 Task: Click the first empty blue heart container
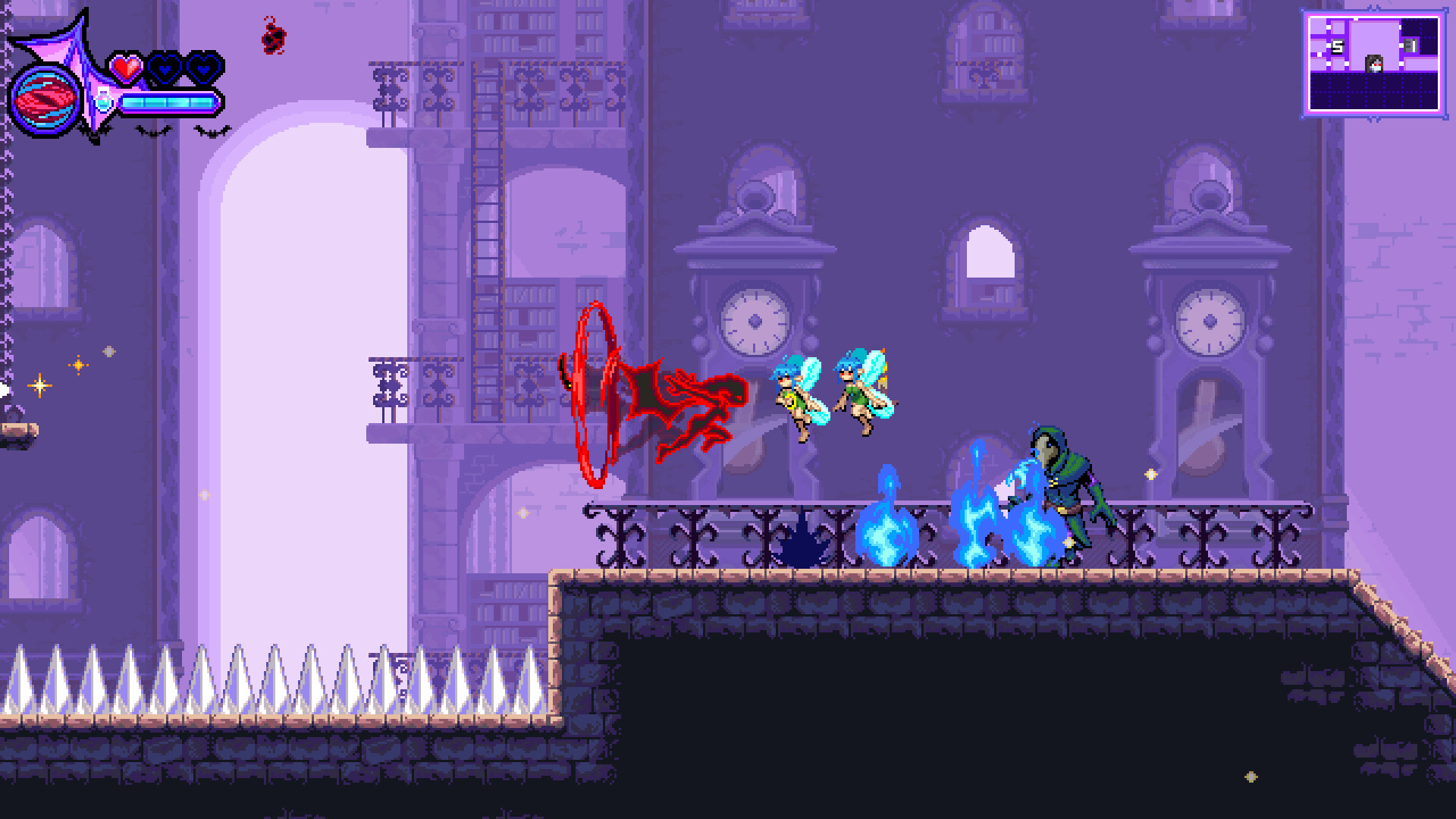(x=166, y=67)
